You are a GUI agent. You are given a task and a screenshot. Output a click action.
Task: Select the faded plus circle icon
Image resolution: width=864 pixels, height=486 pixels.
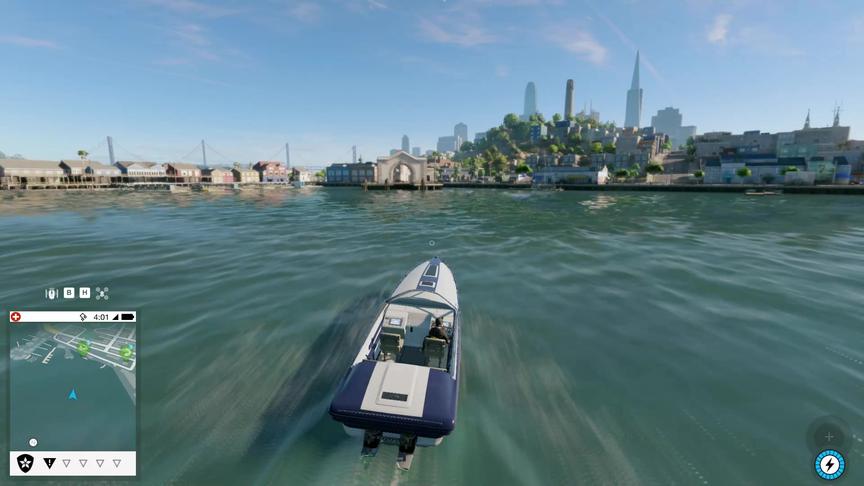click(x=828, y=436)
